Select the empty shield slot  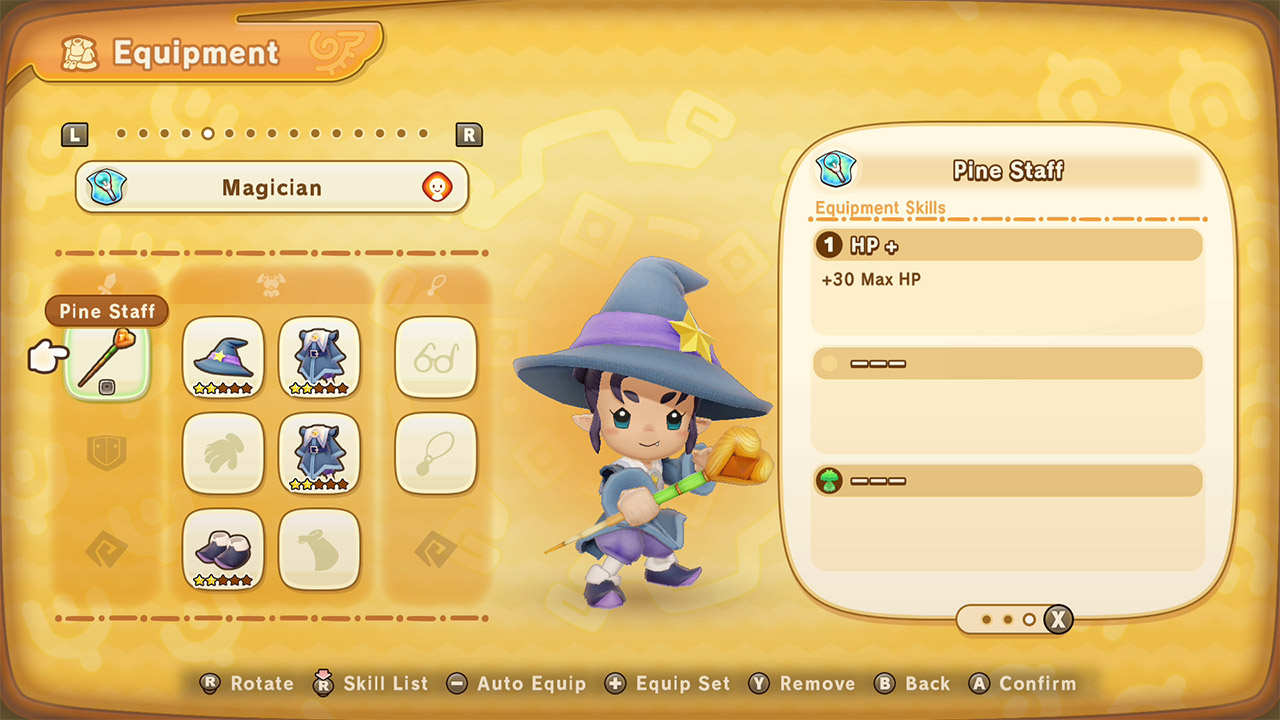tap(107, 453)
